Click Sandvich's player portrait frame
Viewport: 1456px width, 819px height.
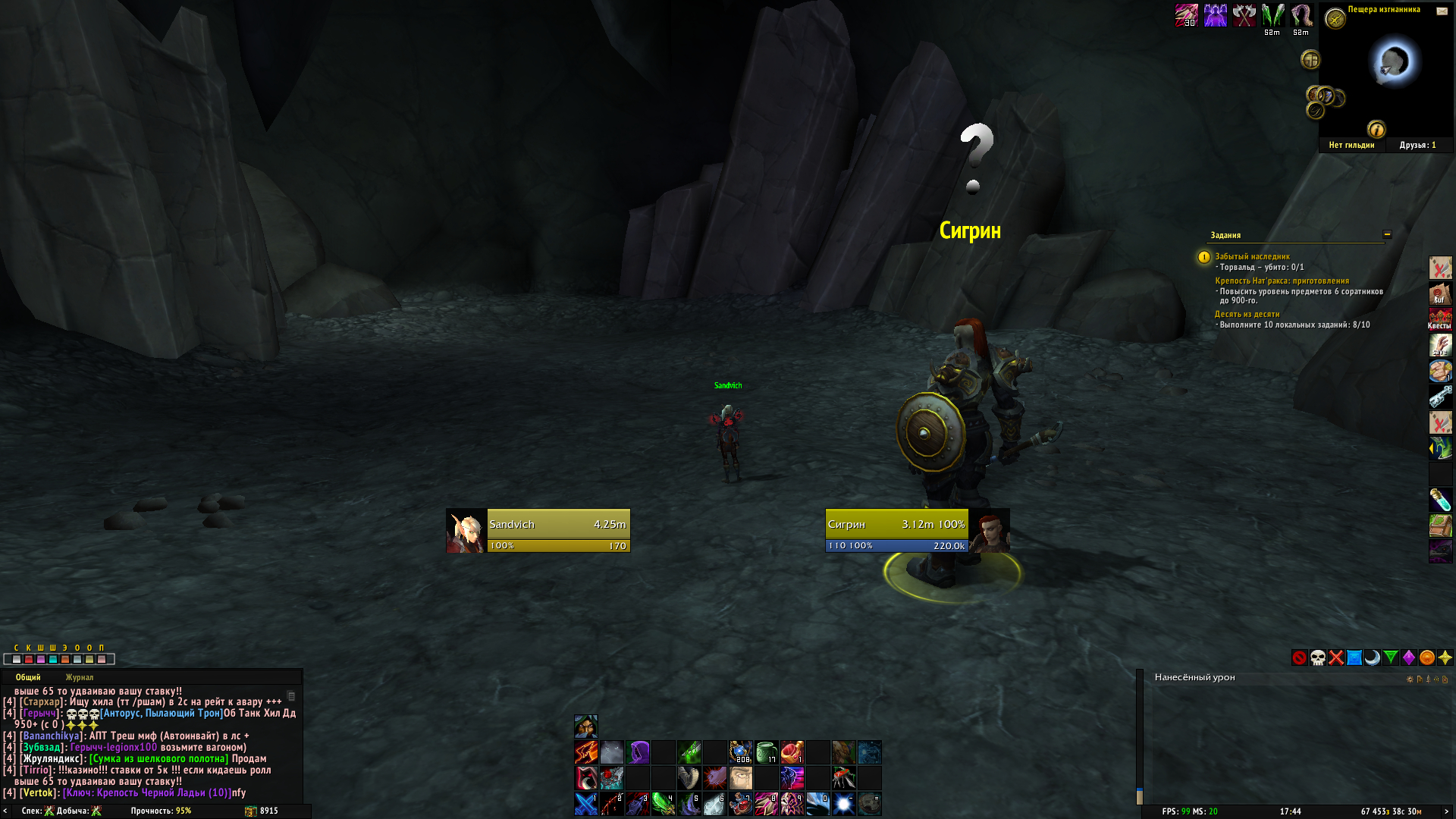[x=466, y=531]
